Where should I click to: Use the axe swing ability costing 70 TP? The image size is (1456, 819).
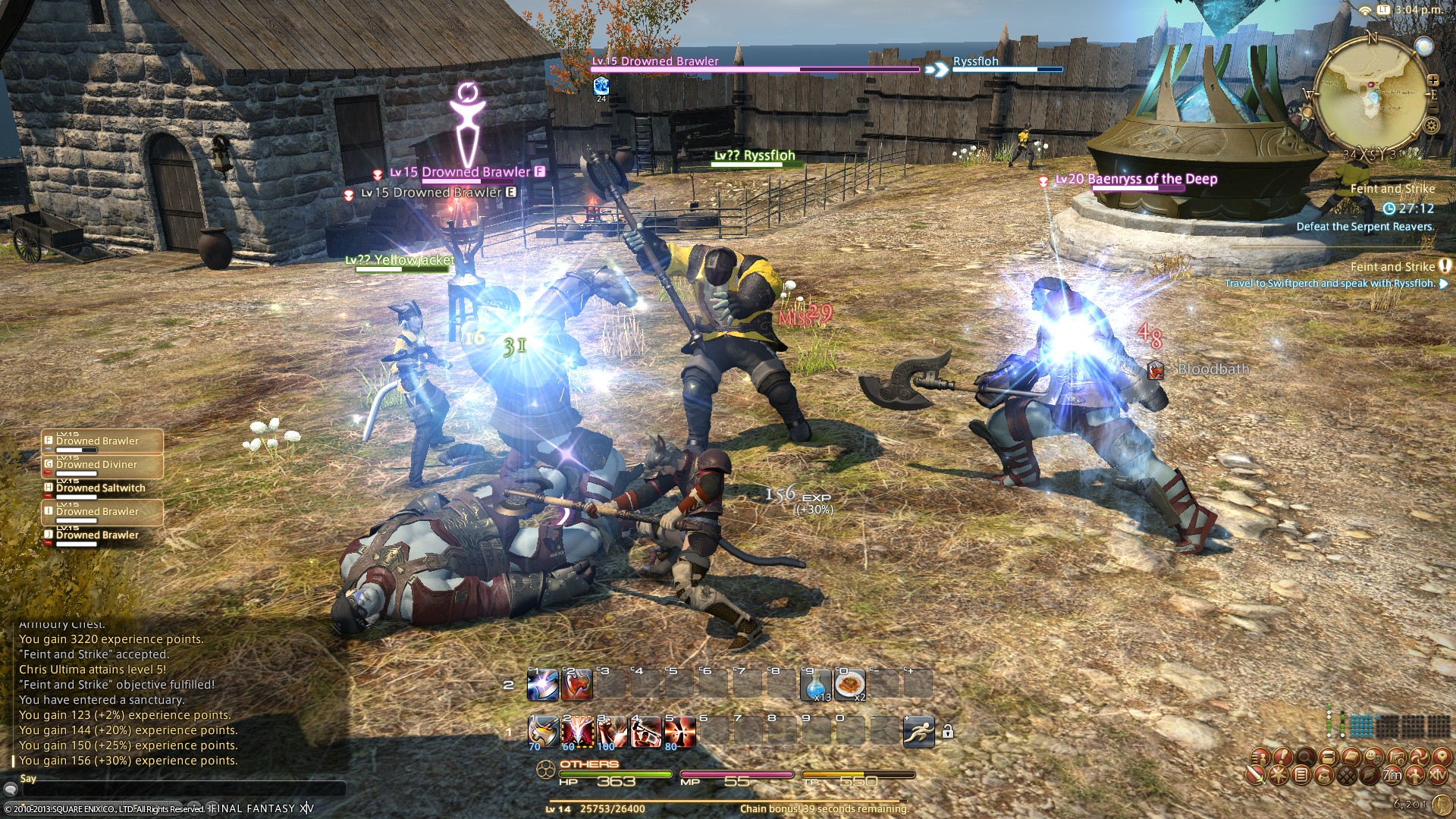(x=543, y=732)
